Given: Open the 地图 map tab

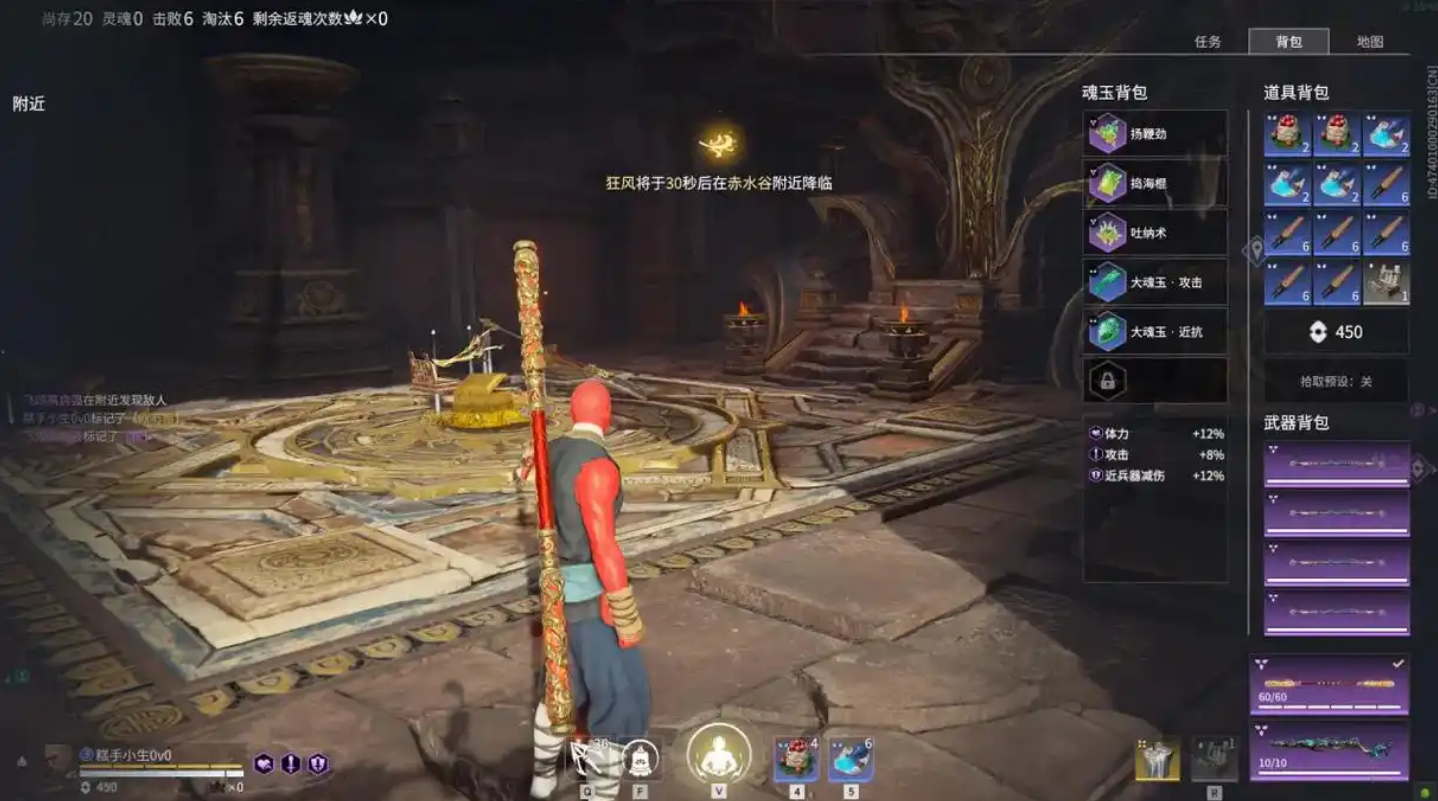Looking at the screenshot, I should pyautogui.click(x=1369, y=42).
